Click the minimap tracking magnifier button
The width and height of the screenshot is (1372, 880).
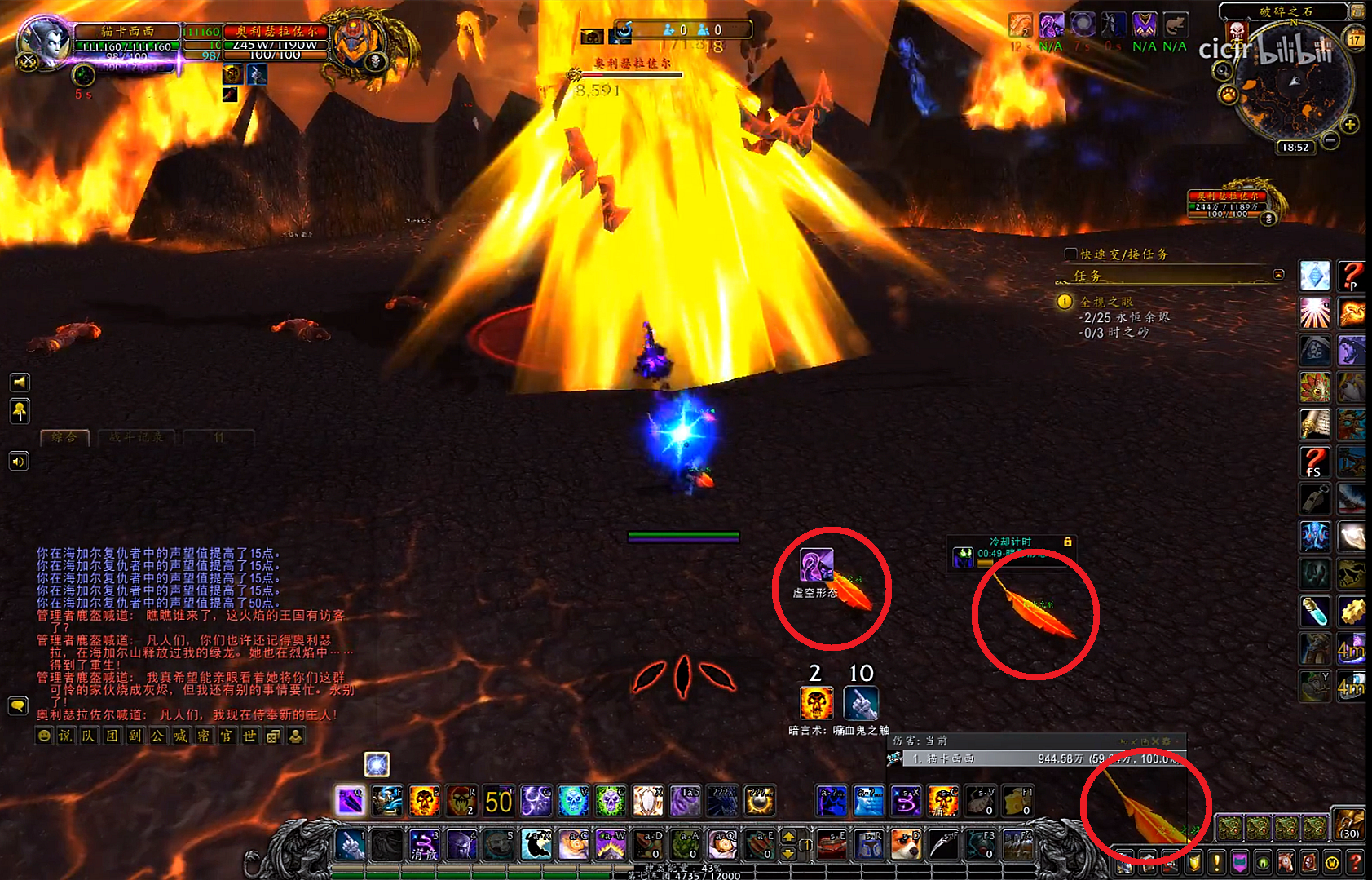point(1223,72)
